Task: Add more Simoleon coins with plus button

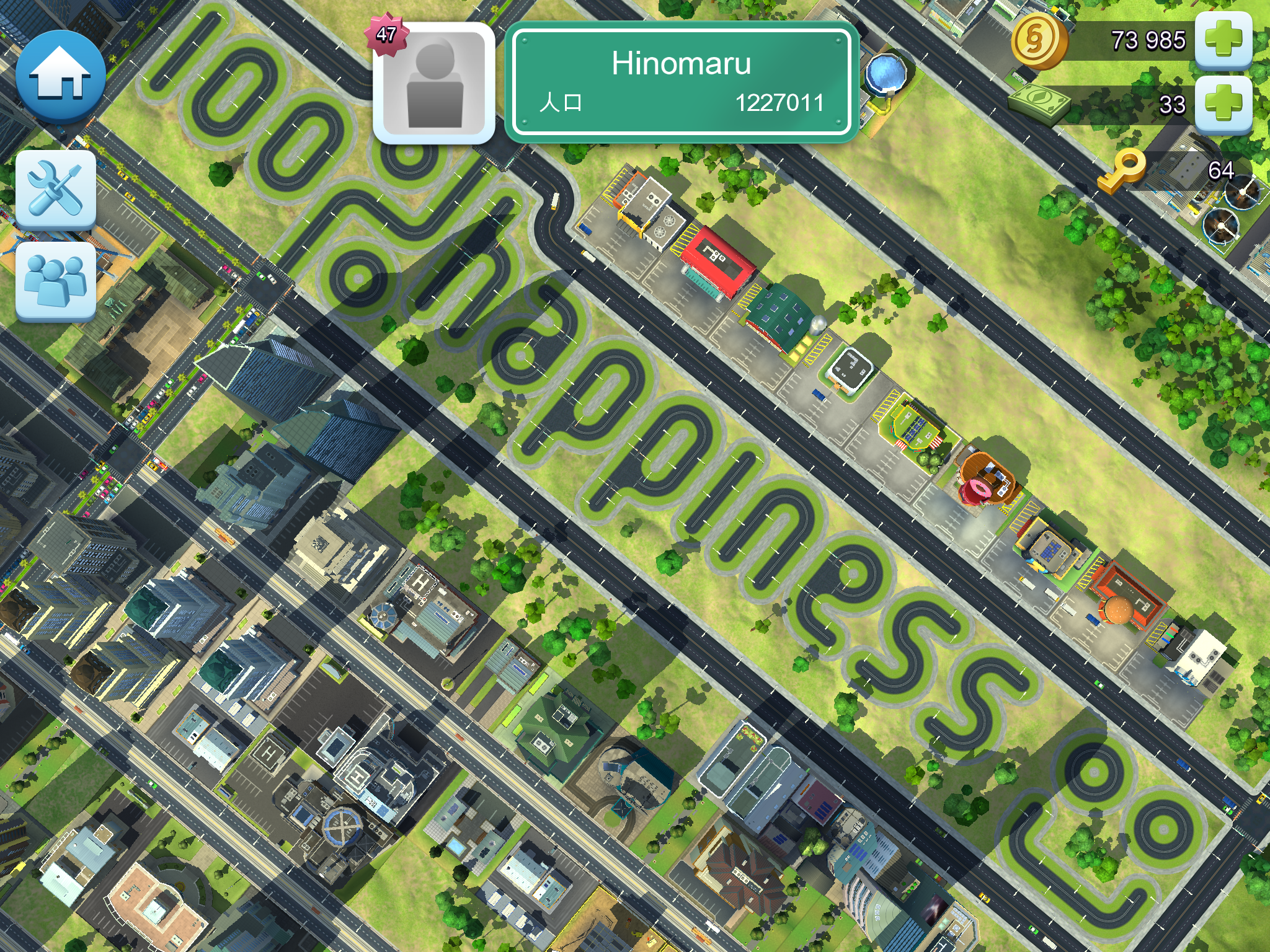Action: (x=1223, y=39)
